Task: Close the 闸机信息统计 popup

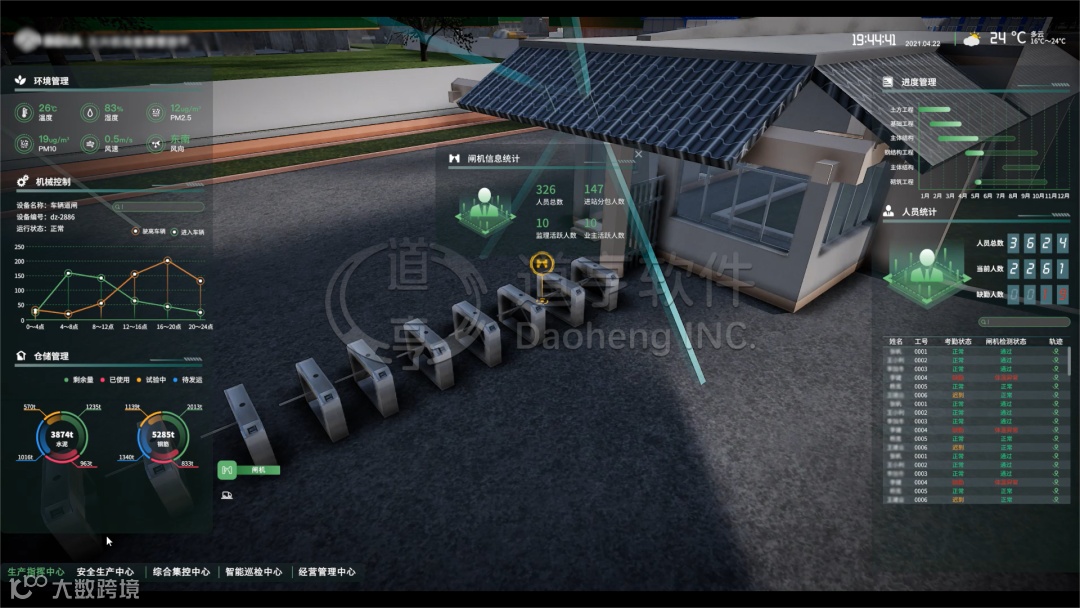Action: (x=639, y=154)
